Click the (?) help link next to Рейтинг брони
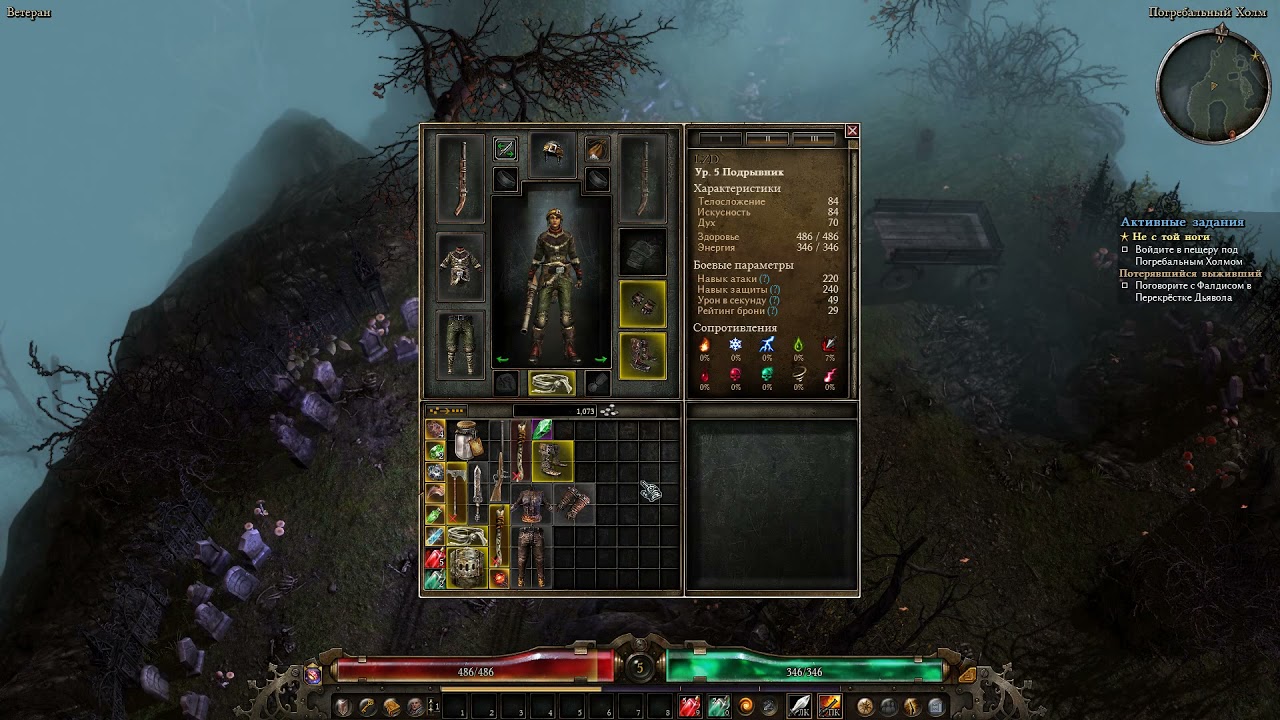 tap(773, 310)
